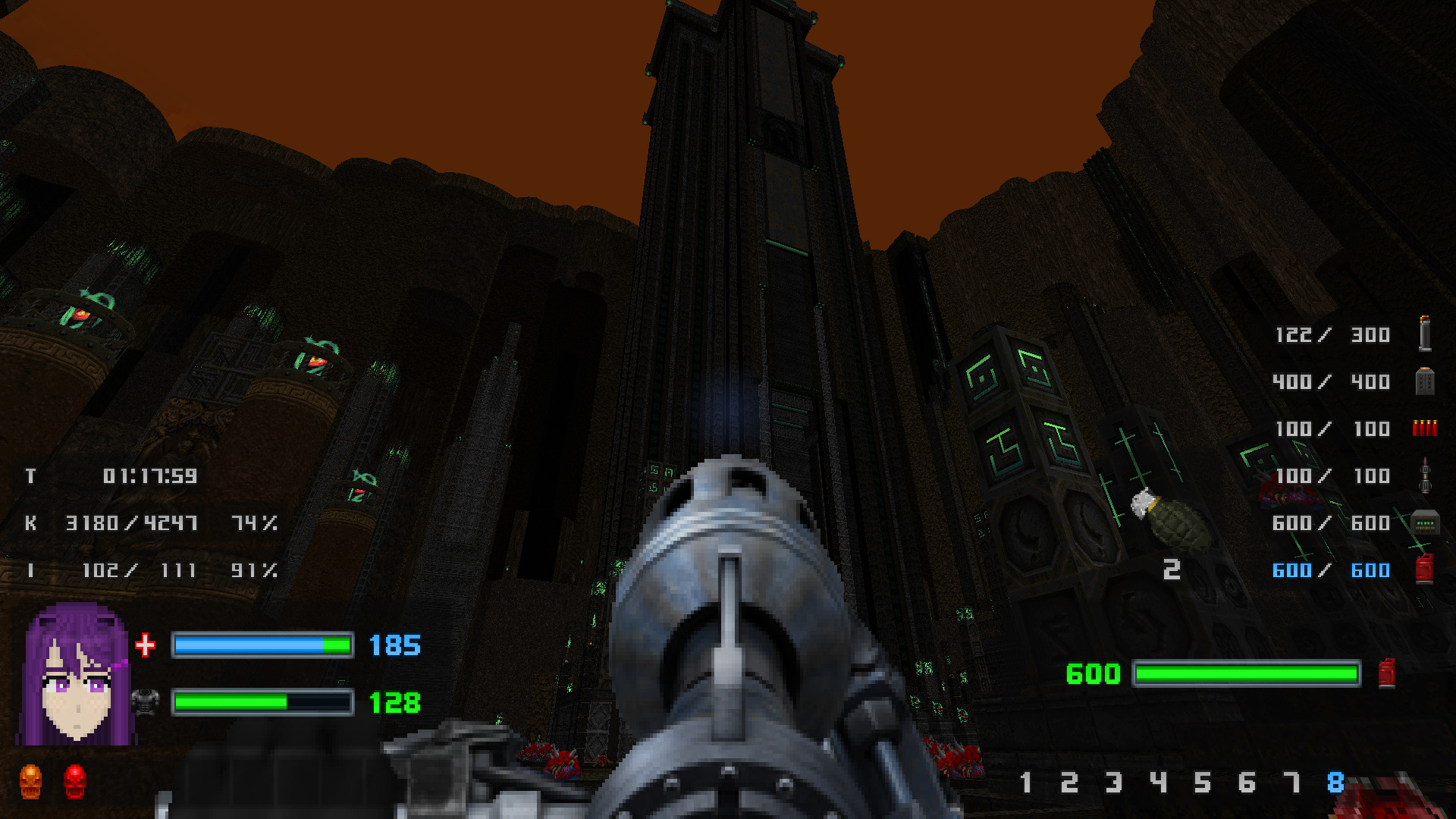The width and height of the screenshot is (1456, 819).
Task: Click the shotgun shells ammo icon
Action: coord(1424,428)
